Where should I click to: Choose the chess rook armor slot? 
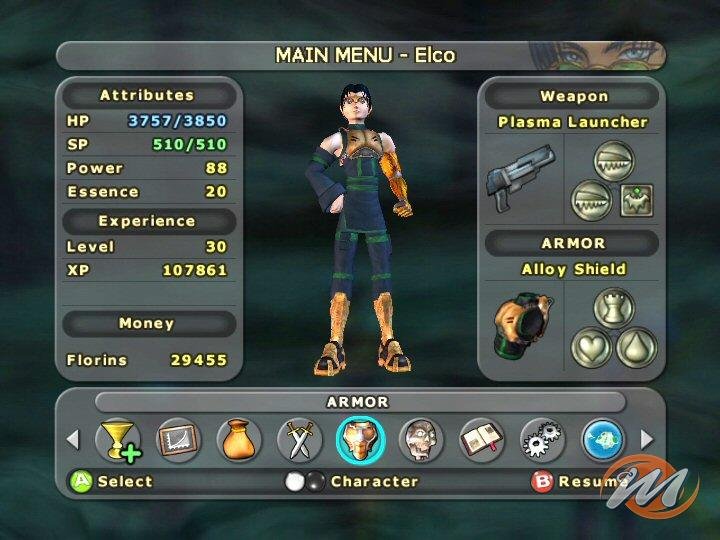coord(614,306)
